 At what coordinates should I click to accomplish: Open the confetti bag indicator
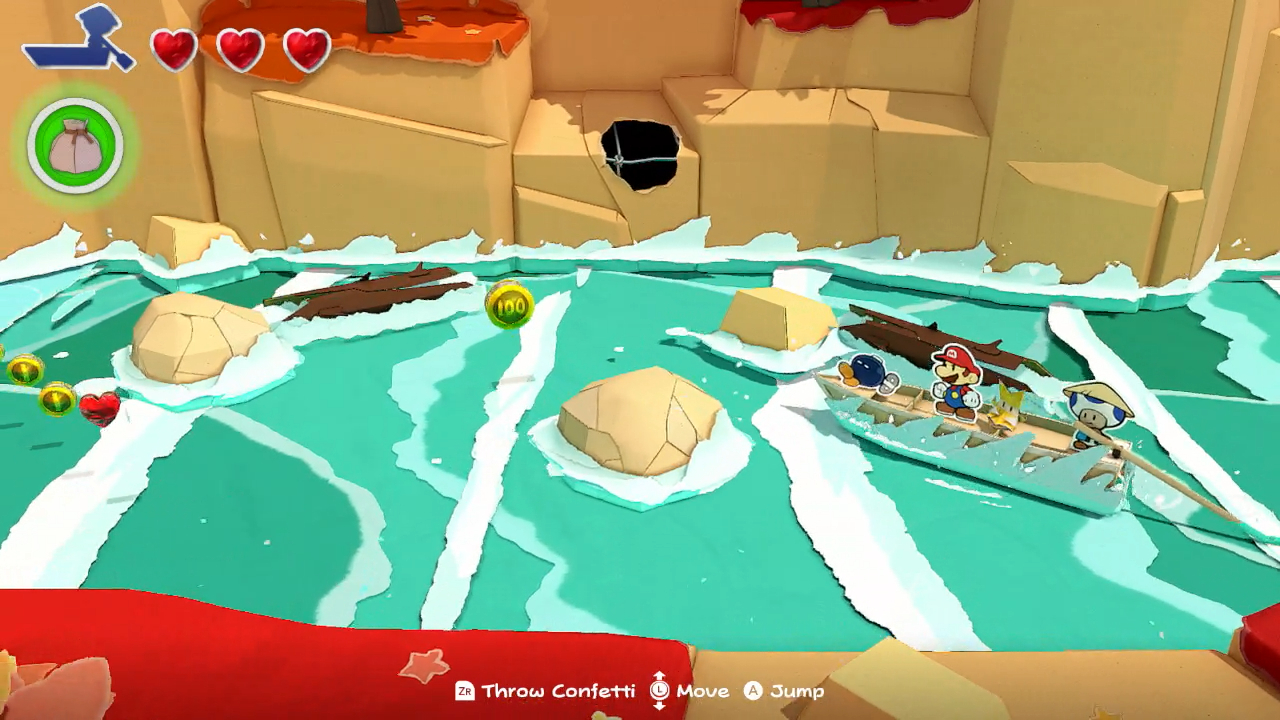click(x=74, y=146)
